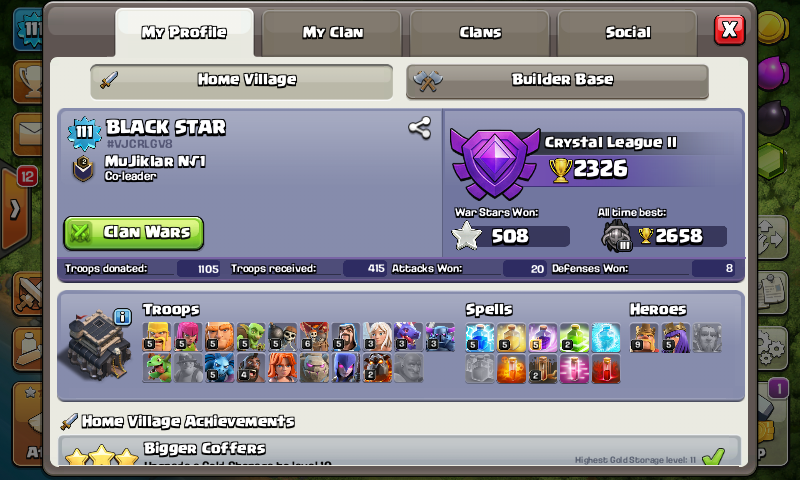Click the Archer Queen hero icon

click(x=676, y=337)
